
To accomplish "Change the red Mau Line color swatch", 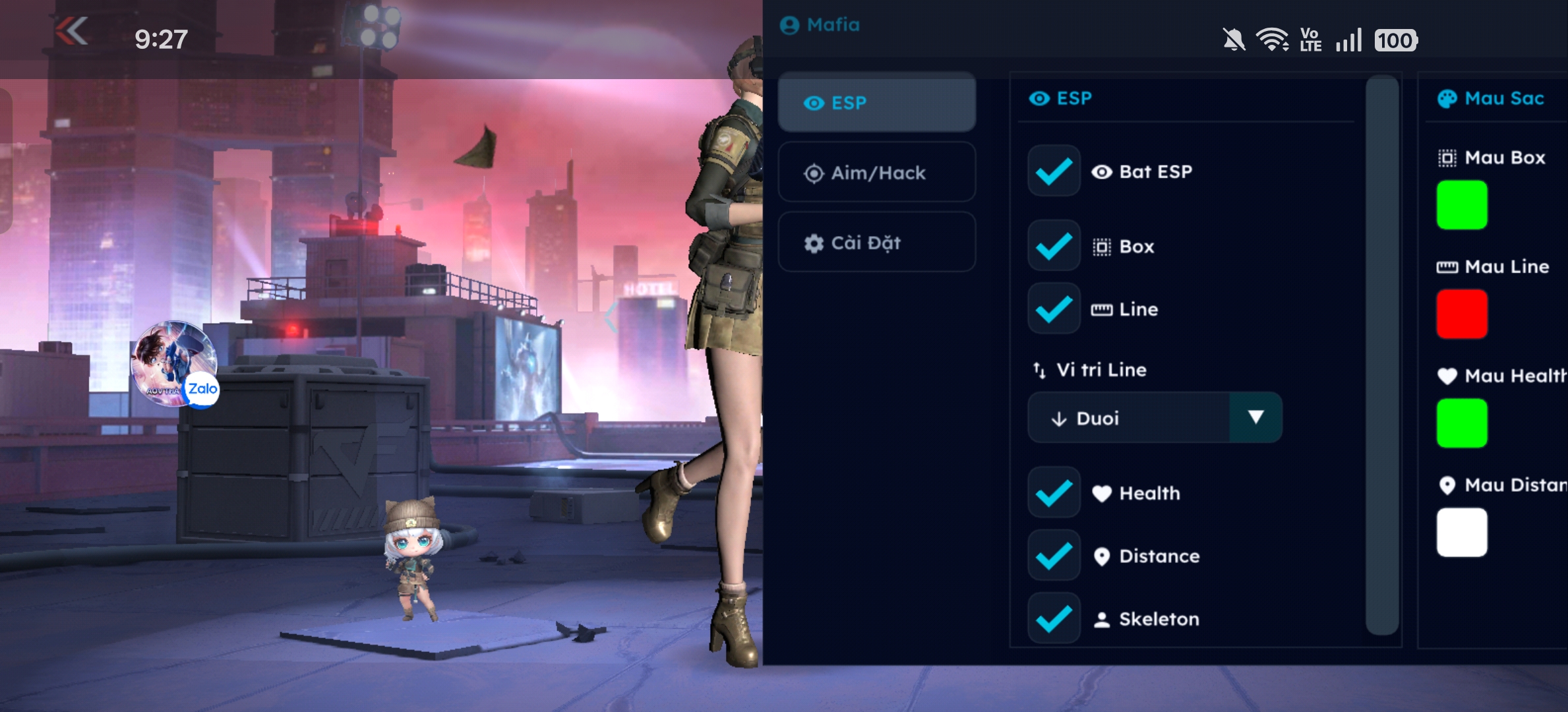I will click(1462, 313).
